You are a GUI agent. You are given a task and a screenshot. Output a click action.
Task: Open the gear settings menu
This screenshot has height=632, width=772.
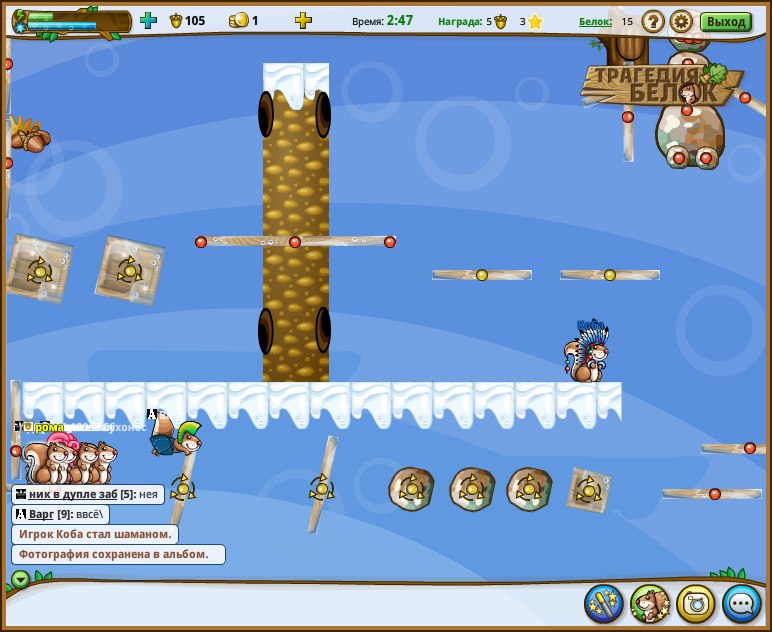(681, 21)
